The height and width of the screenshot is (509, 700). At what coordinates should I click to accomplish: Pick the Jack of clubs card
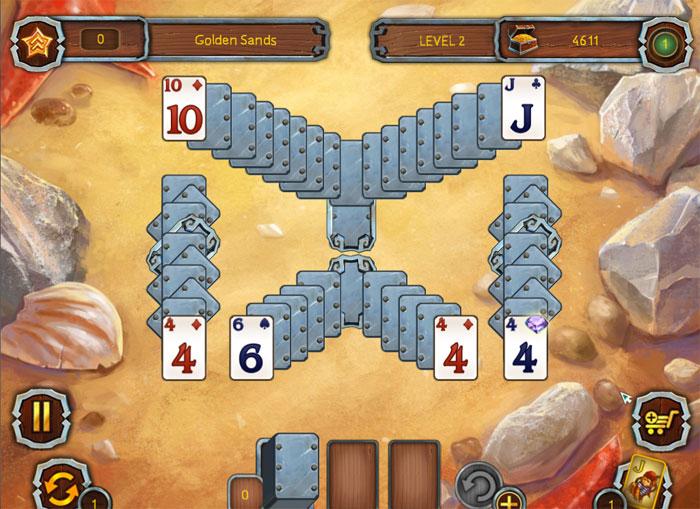[523, 108]
